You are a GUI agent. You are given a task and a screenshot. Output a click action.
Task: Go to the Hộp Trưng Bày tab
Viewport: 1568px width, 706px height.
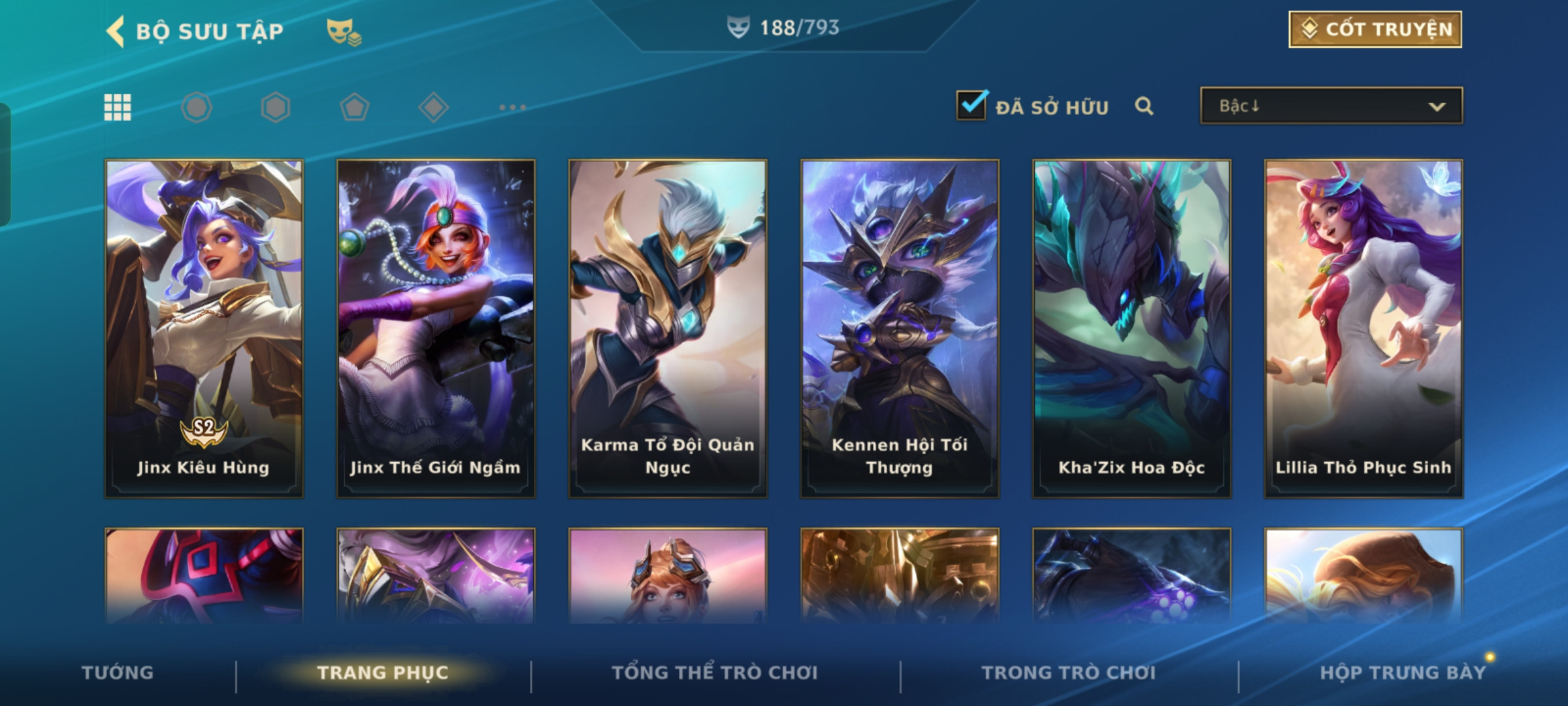(1403, 673)
